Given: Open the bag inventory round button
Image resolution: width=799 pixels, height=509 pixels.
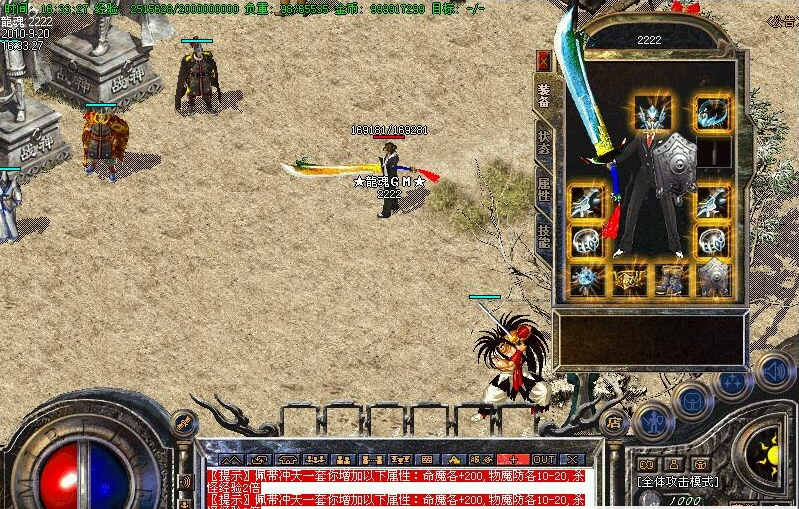Looking at the screenshot, I should (x=692, y=401).
